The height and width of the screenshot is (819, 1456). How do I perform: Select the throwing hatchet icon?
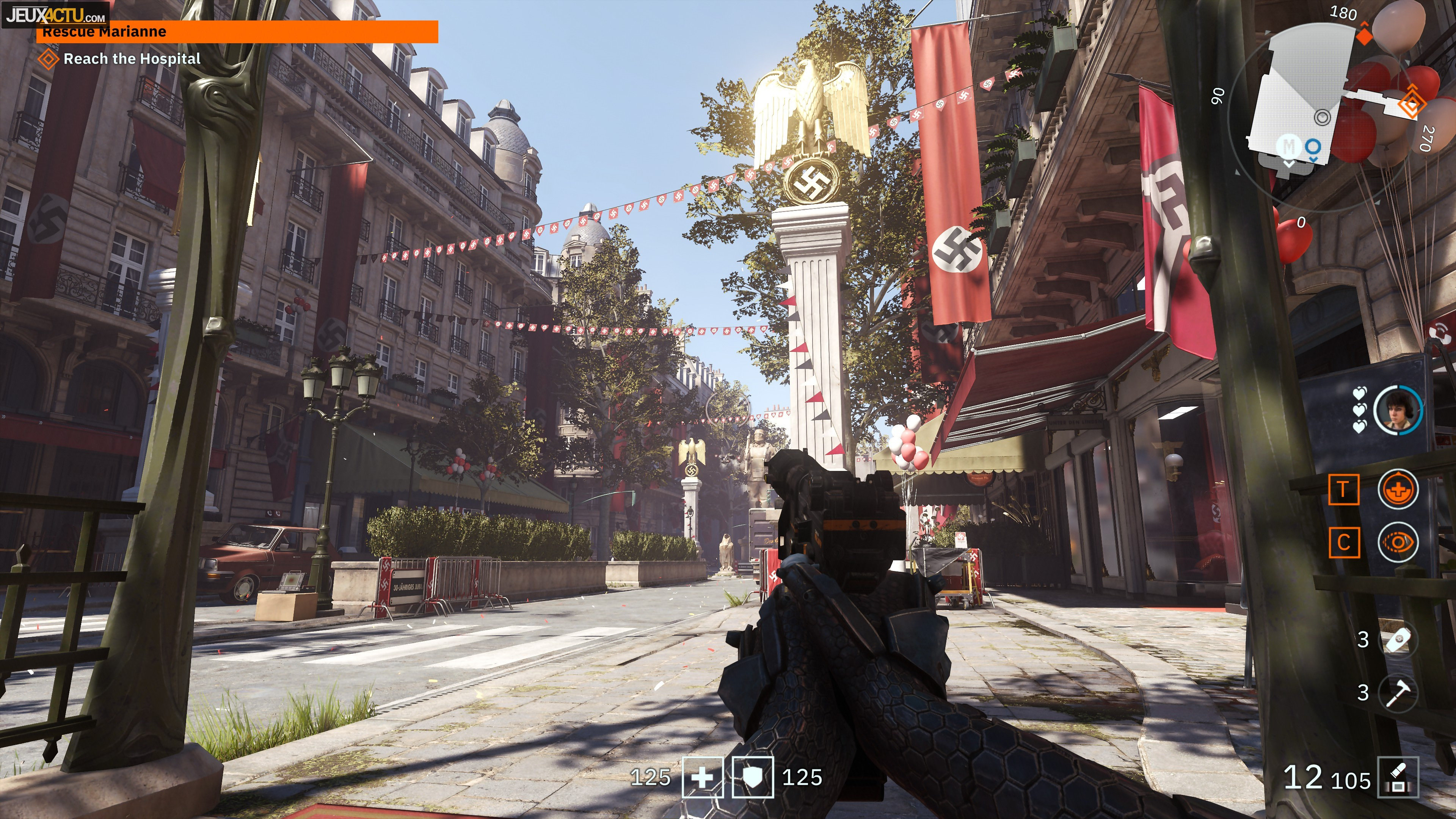(1398, 692)
